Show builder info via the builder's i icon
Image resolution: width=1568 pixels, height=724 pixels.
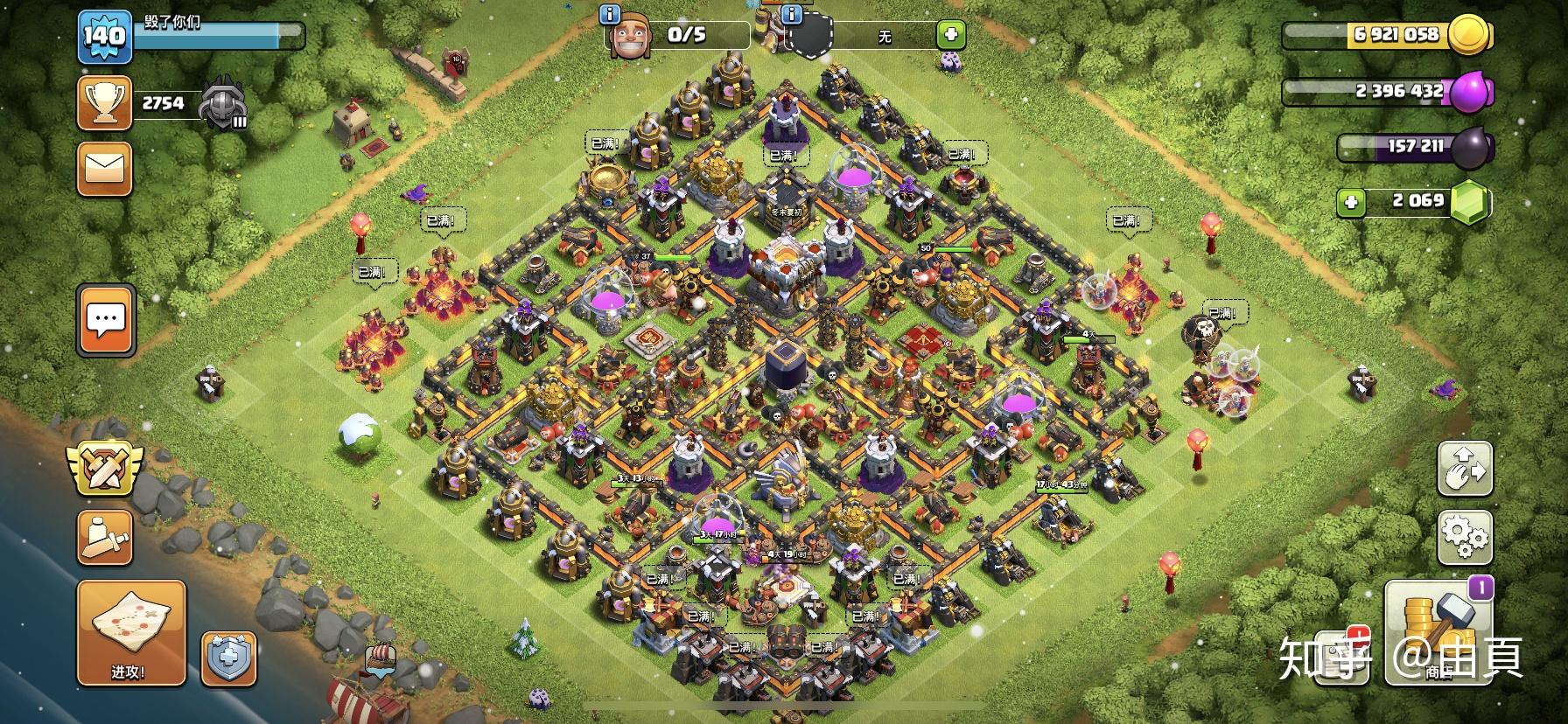click(x=610, y=14)
